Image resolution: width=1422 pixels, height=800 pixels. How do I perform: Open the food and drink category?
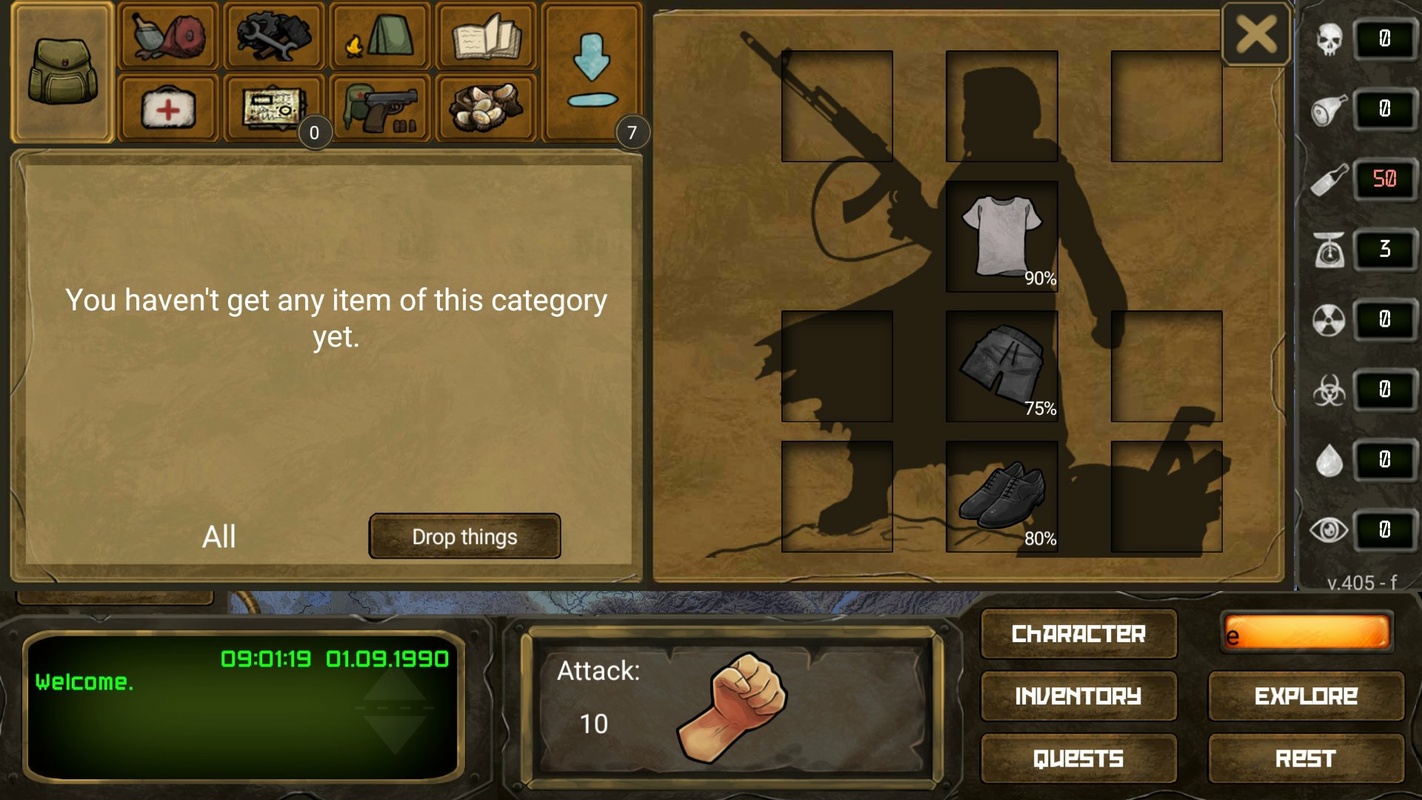[x=168, y=37]
